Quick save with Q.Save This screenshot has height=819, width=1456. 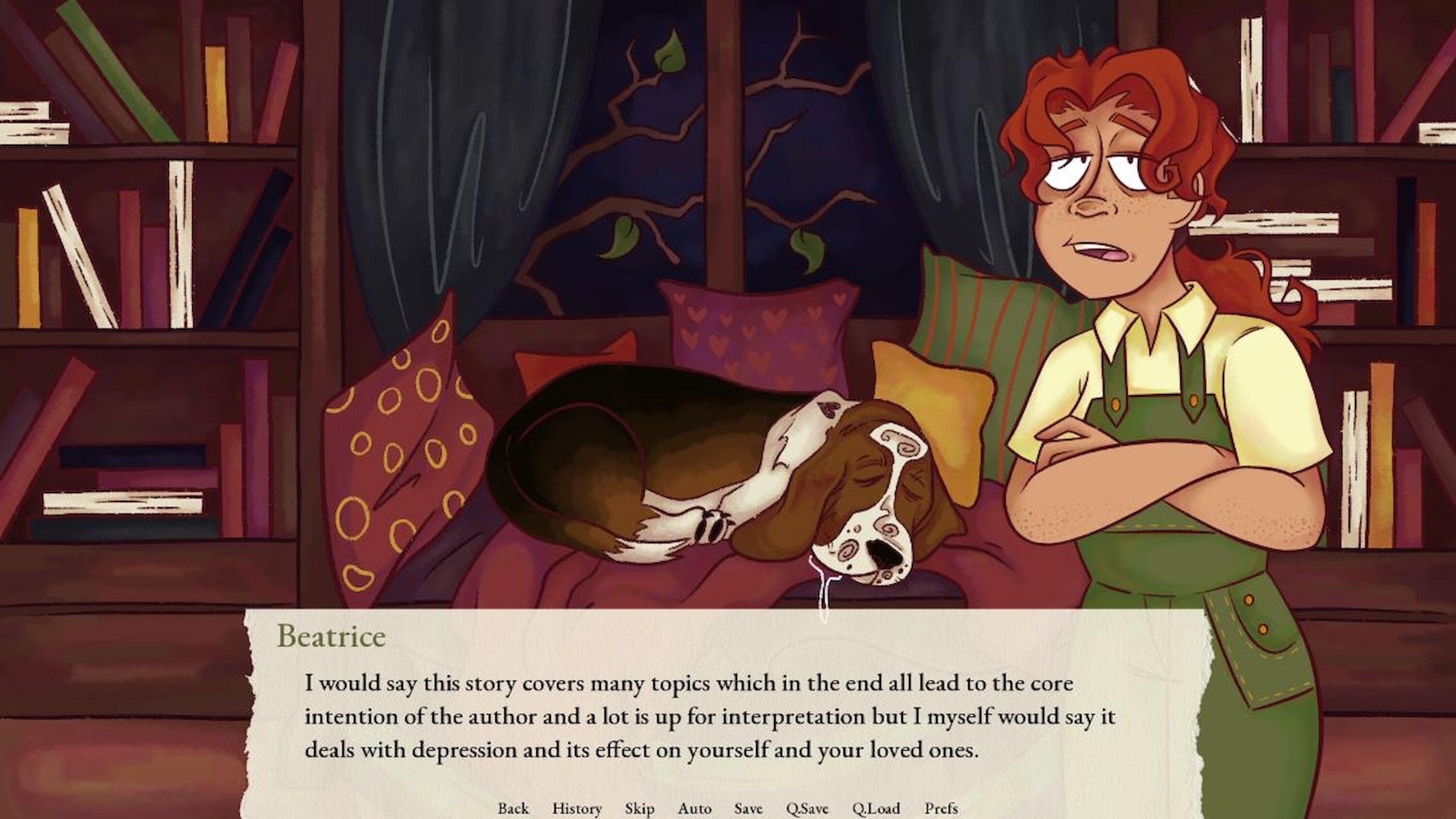(x=807, y=808)
